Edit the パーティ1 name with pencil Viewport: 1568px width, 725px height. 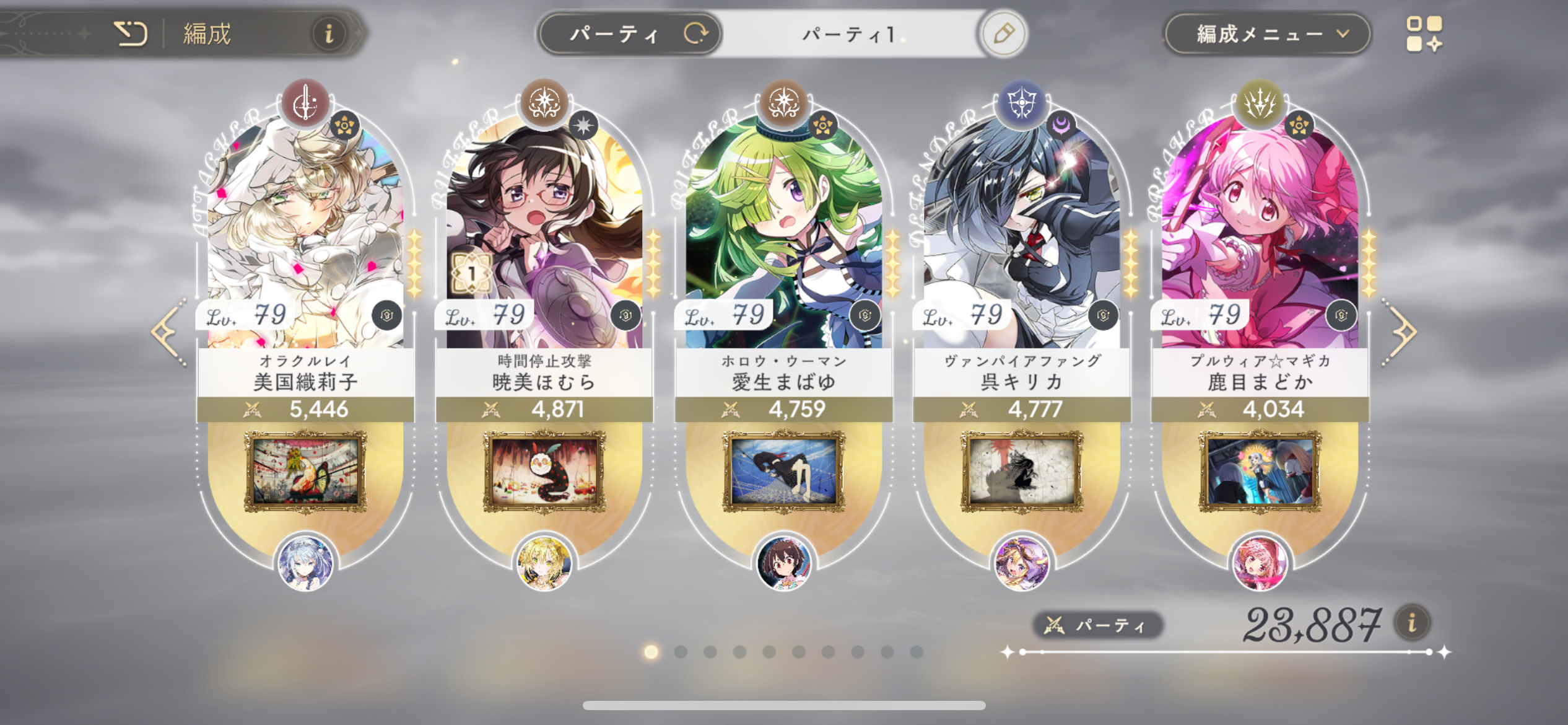[1003, 33]
